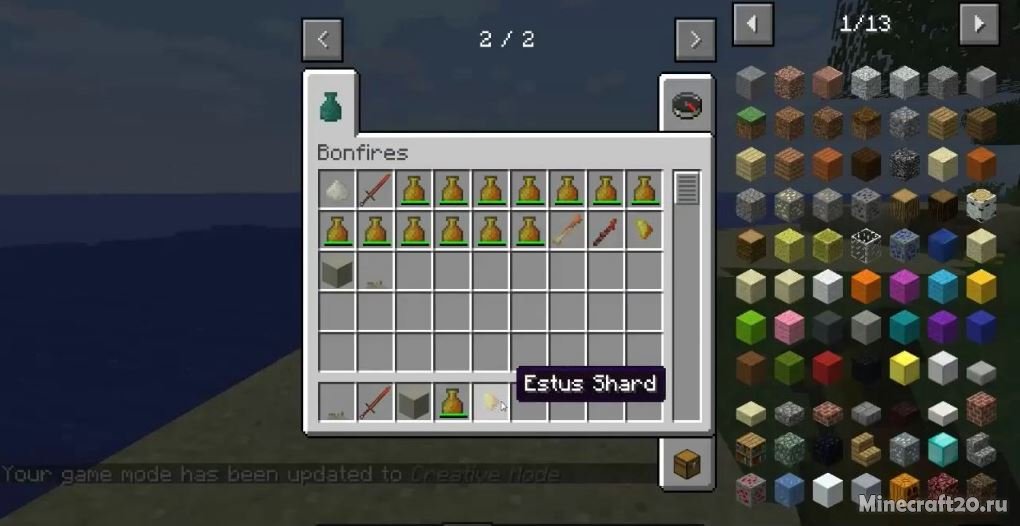Viewport: 1020px width, 526px height.
Task: Select the Estus Shard in the hotbar
Action: 491,402
